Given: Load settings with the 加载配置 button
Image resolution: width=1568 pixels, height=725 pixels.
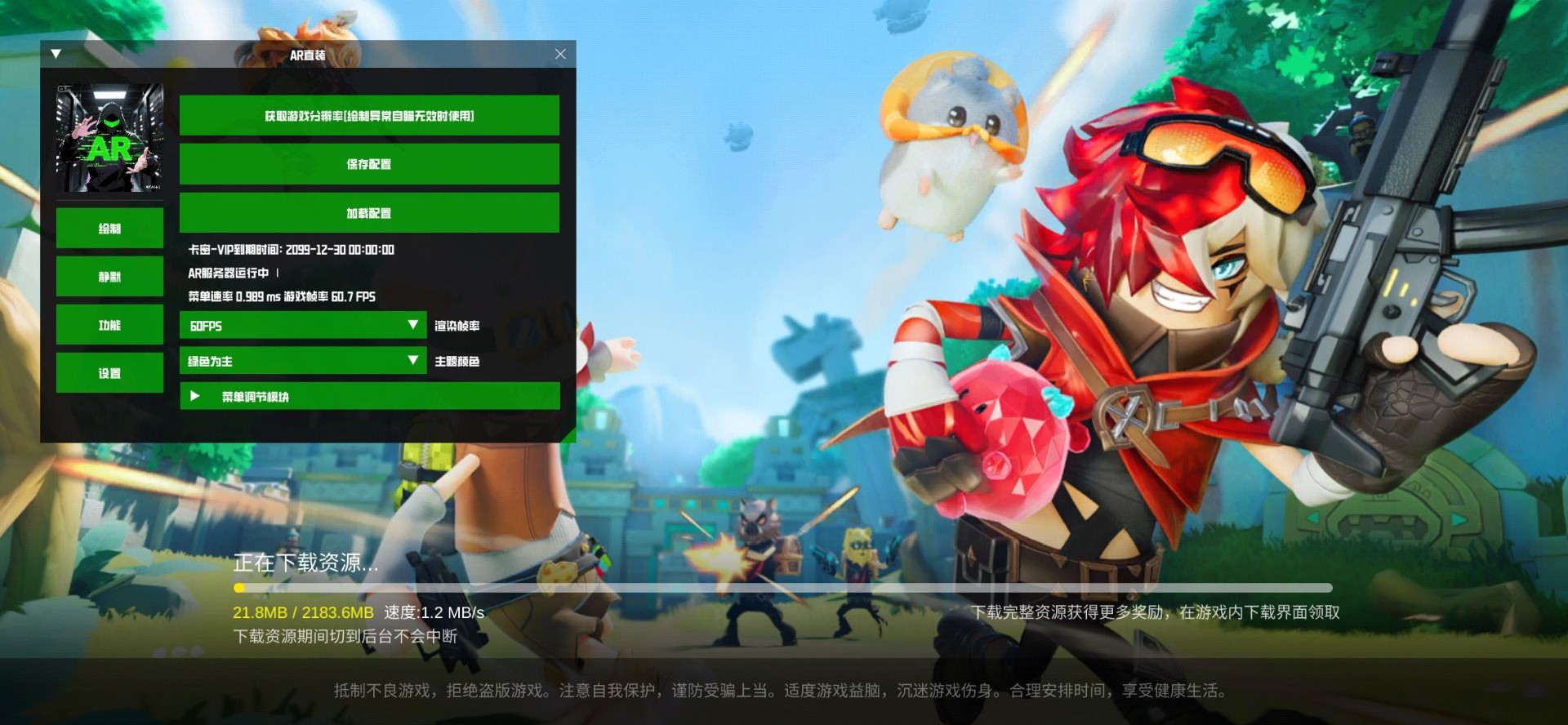Looking at the screenshot, I should click(x=369, y=212).
